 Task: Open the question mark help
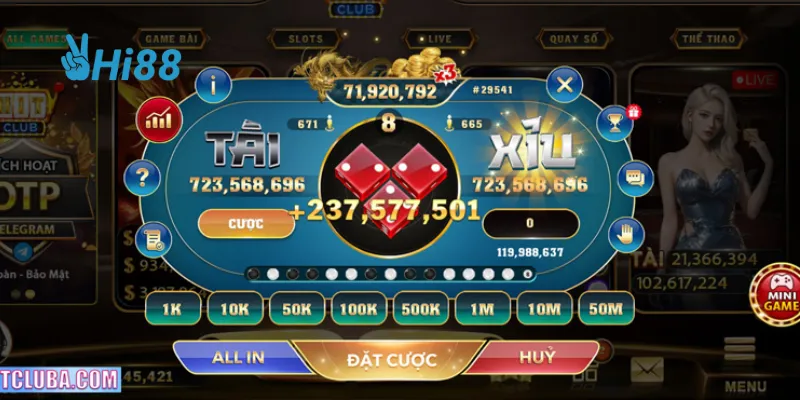[x=143, y=180]
